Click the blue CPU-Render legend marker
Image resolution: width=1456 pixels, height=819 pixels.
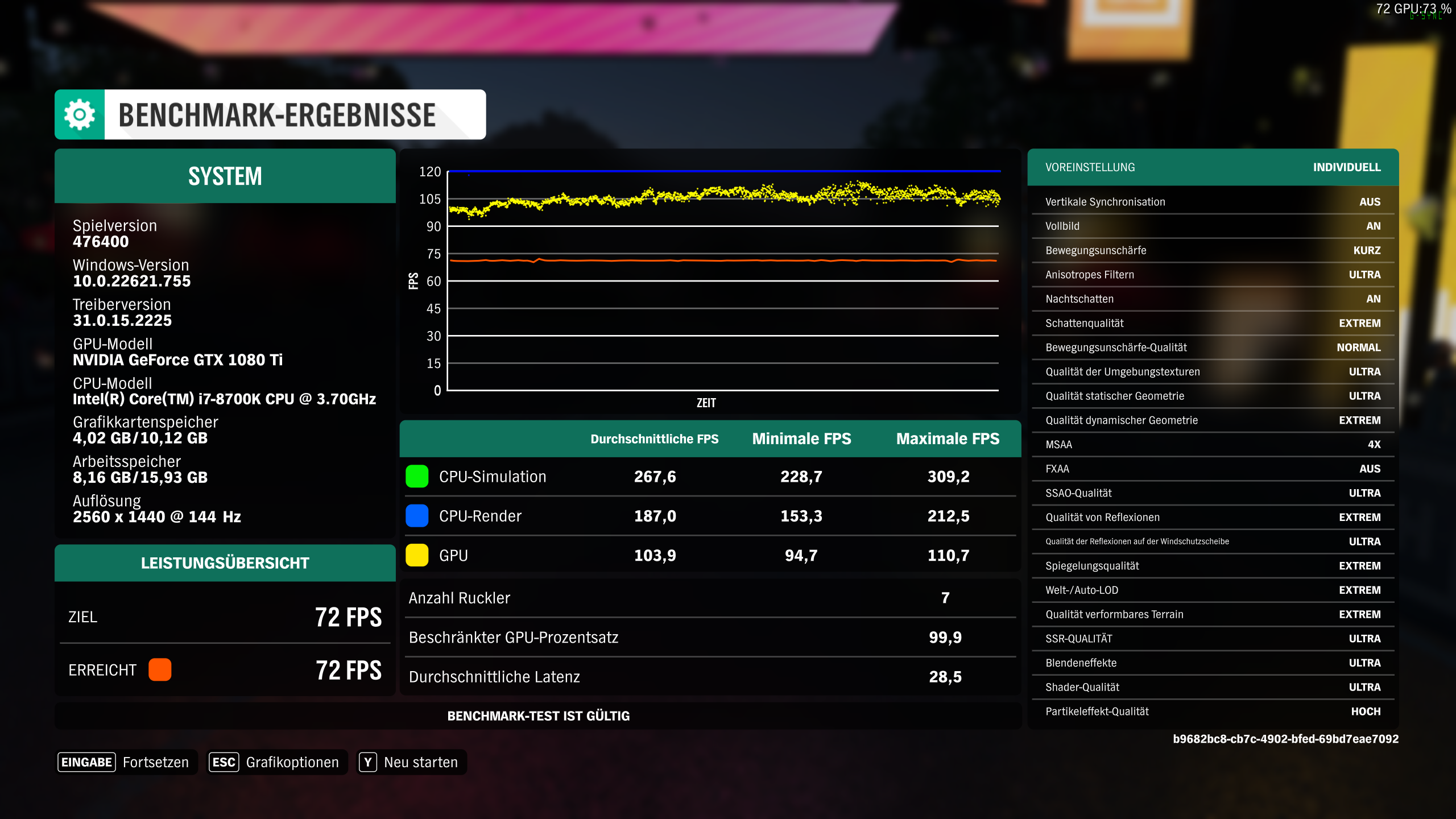[x=416, y=516]
